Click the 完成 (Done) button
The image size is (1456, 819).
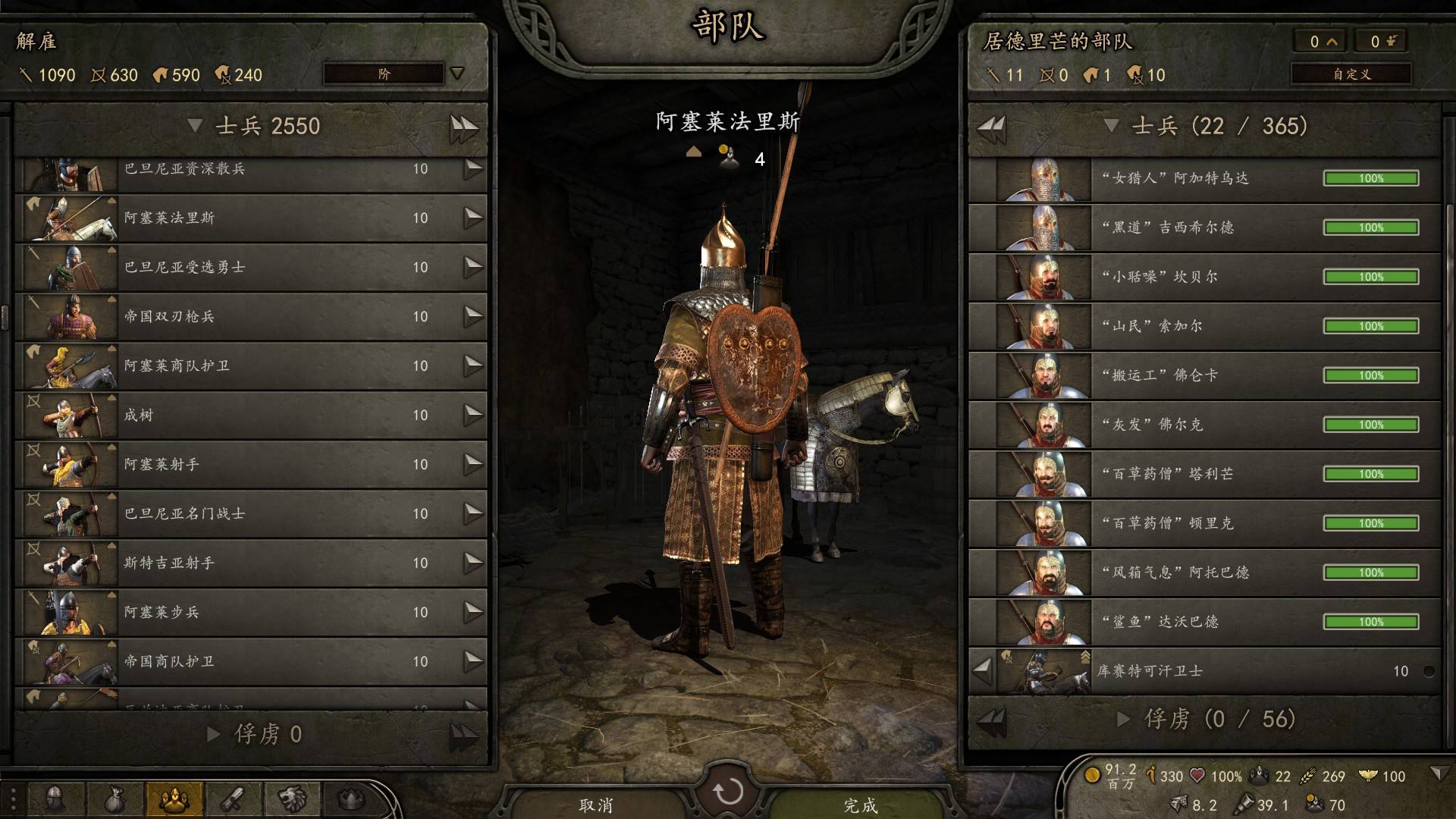pos(860,804)
